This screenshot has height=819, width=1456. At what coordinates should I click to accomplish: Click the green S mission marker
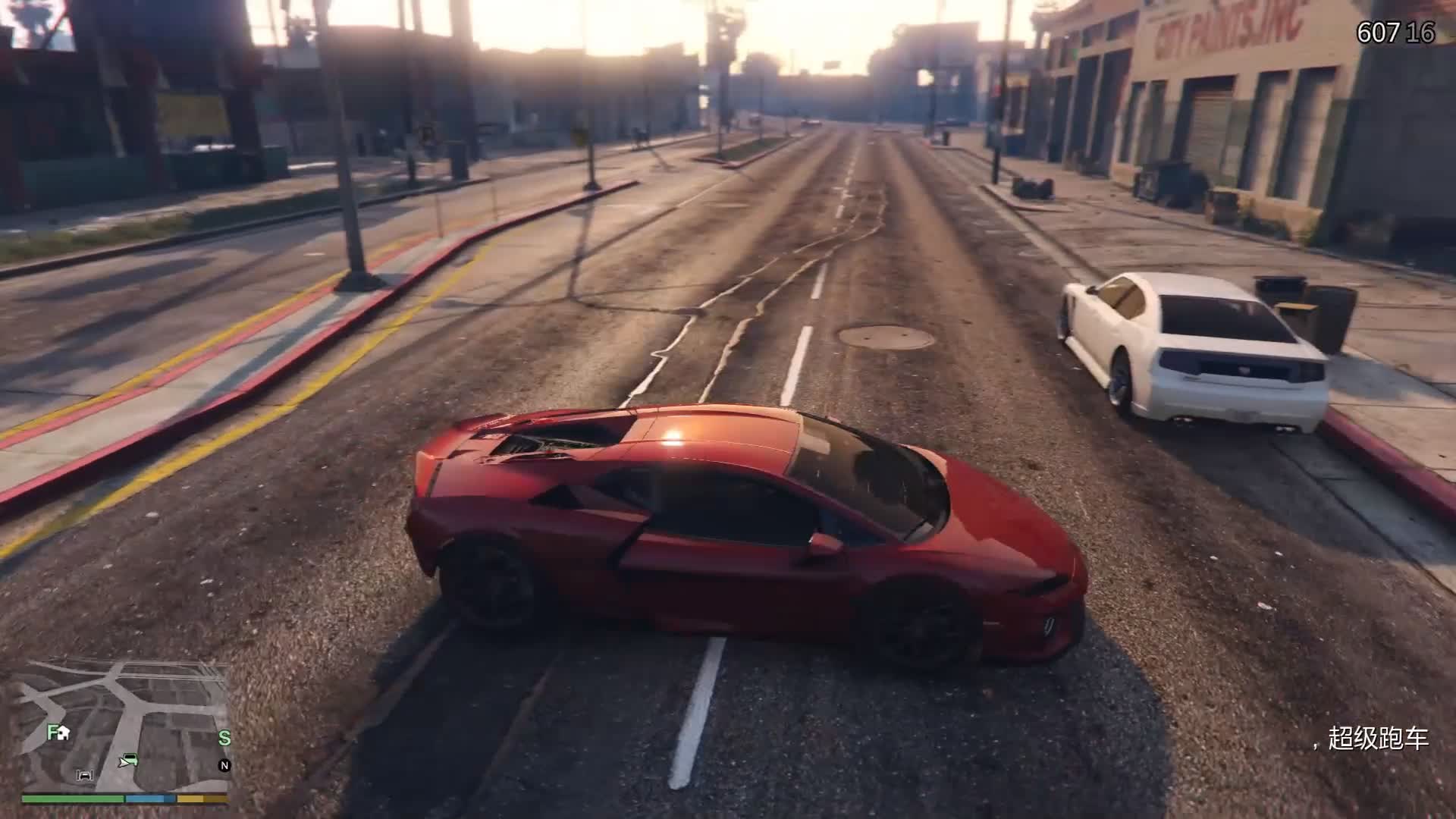pos(224,738)
